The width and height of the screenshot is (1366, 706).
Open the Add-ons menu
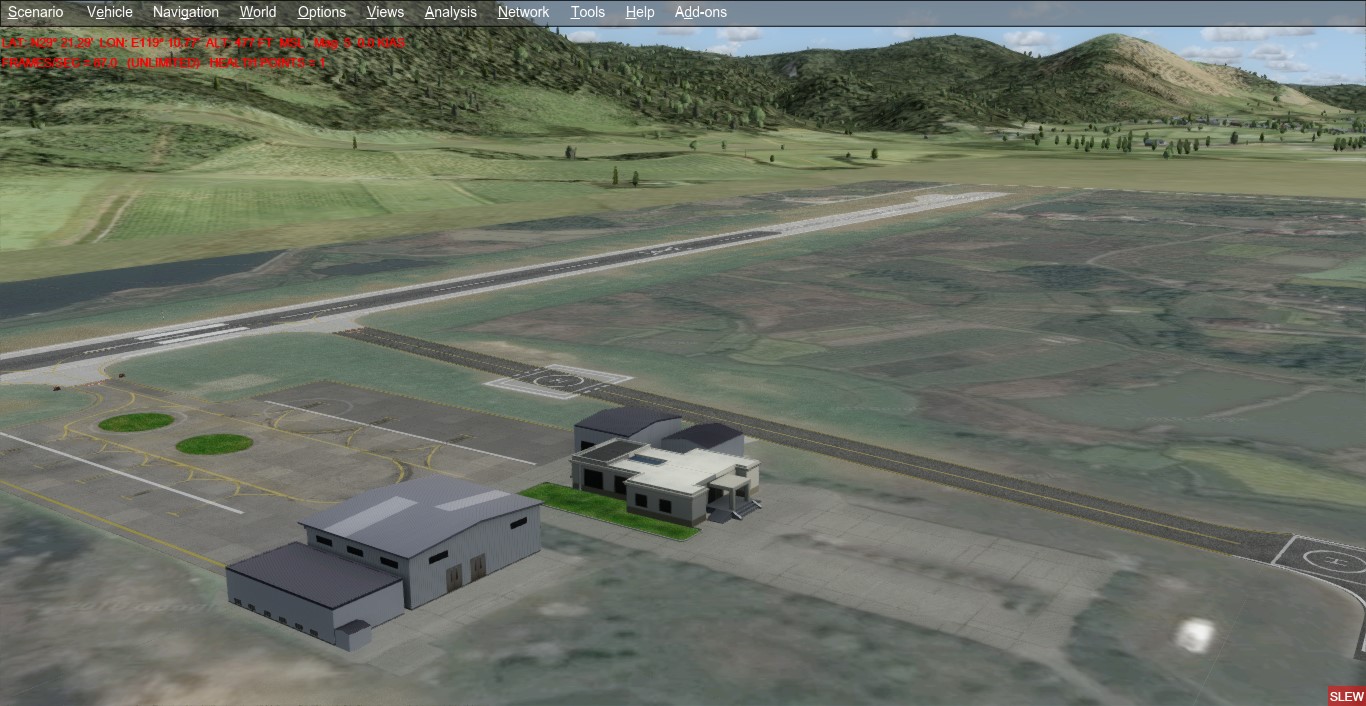point(701,12)
